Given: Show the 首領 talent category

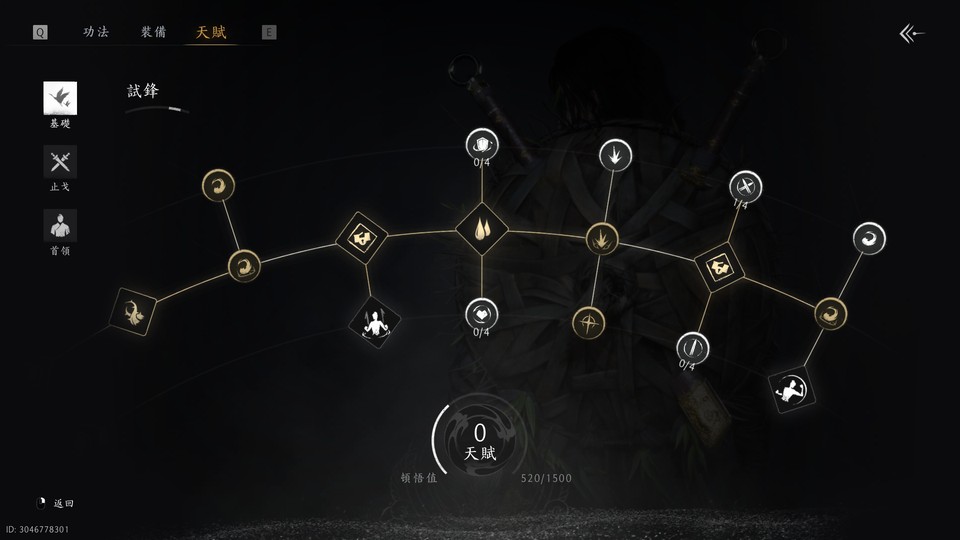Looking at the screenshot, I should [x=60, y=226].
